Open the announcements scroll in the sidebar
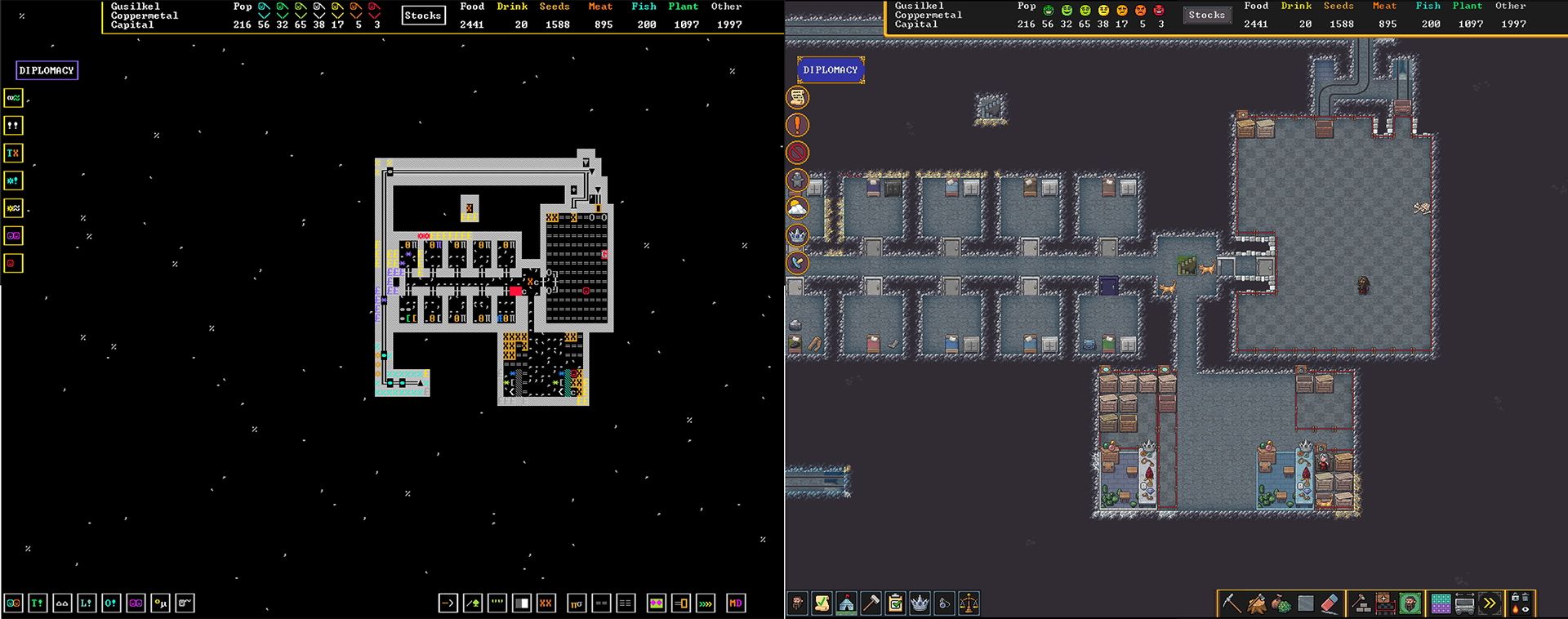Screen dimensions: 1568x619 (x=799, y=97)
